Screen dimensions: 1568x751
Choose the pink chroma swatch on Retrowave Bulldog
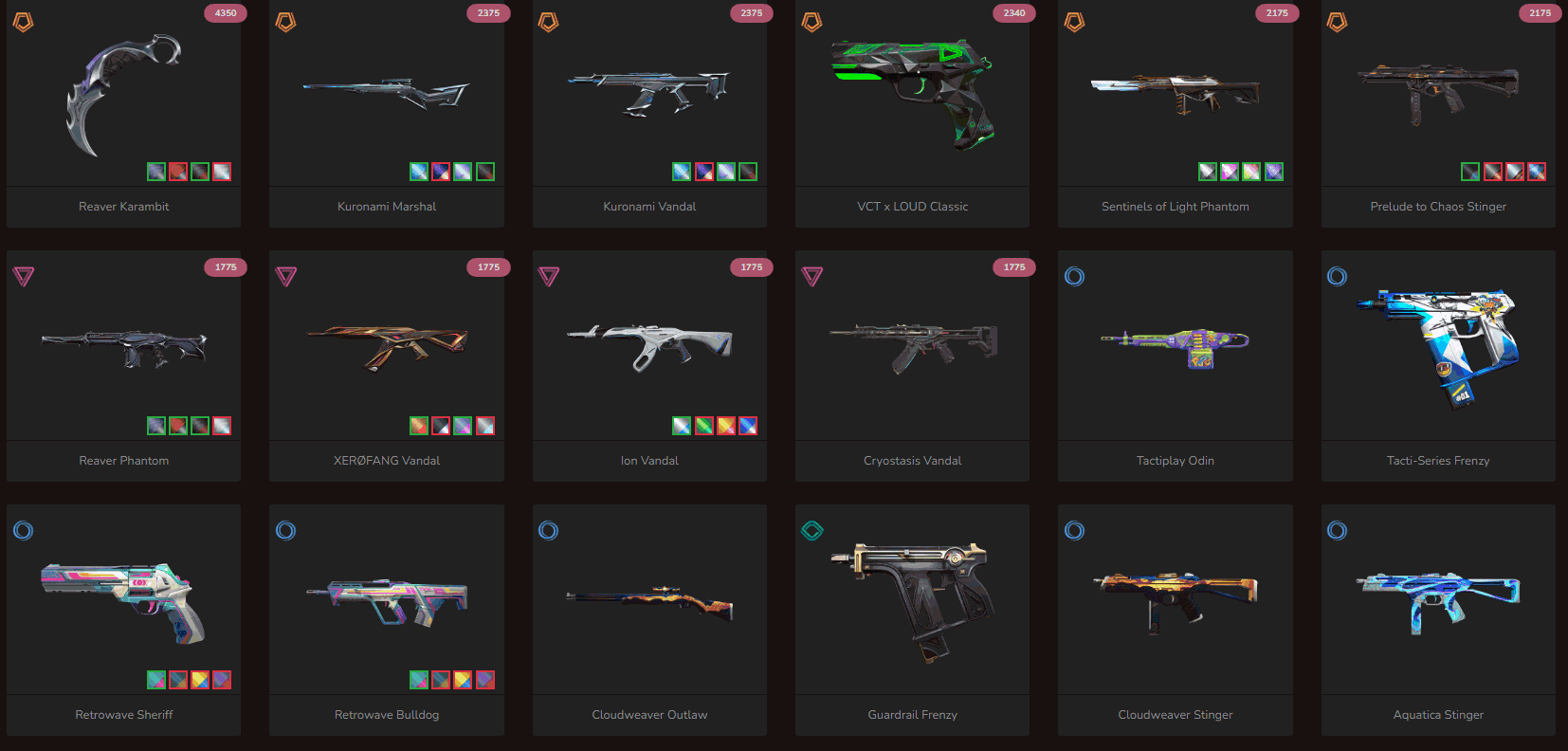pyautogui.click(x=484, y=680)
